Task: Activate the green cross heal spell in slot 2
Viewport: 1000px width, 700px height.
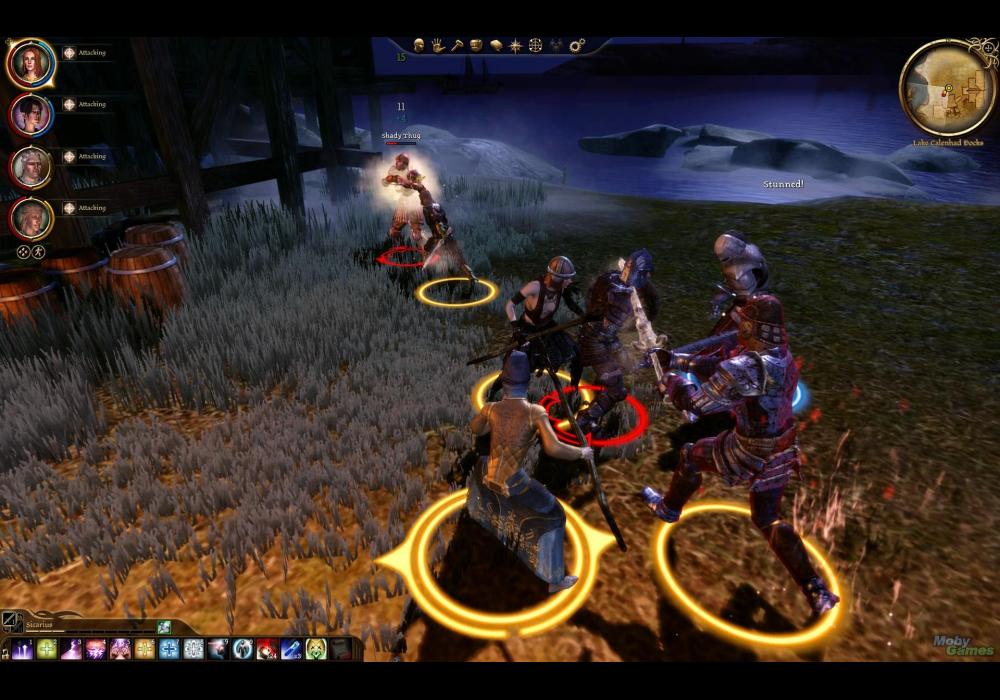Action: coord(47,649)
